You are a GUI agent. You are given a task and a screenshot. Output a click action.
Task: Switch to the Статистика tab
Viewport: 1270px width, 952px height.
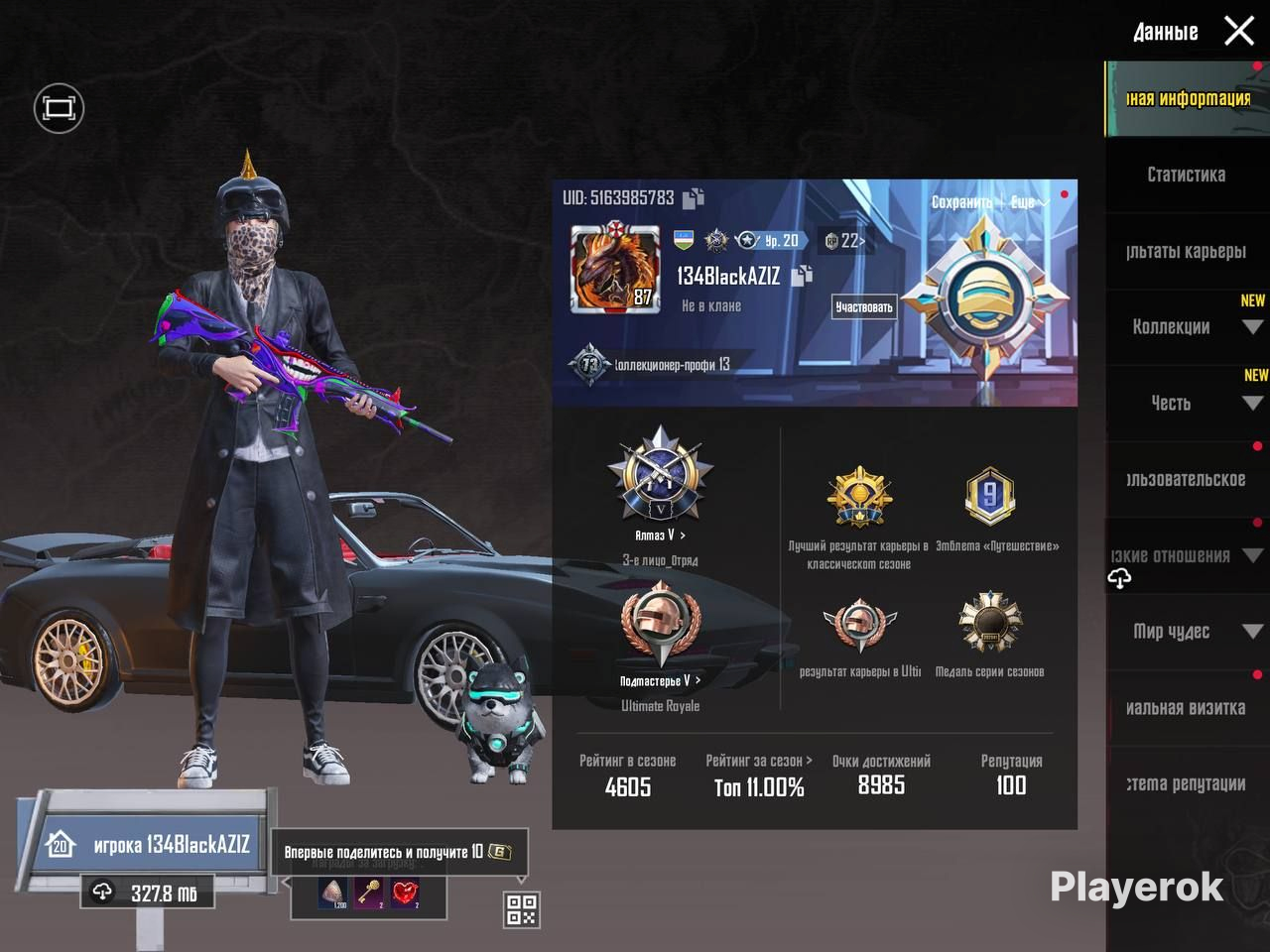pyautogui.click(x=1187, y=176)
